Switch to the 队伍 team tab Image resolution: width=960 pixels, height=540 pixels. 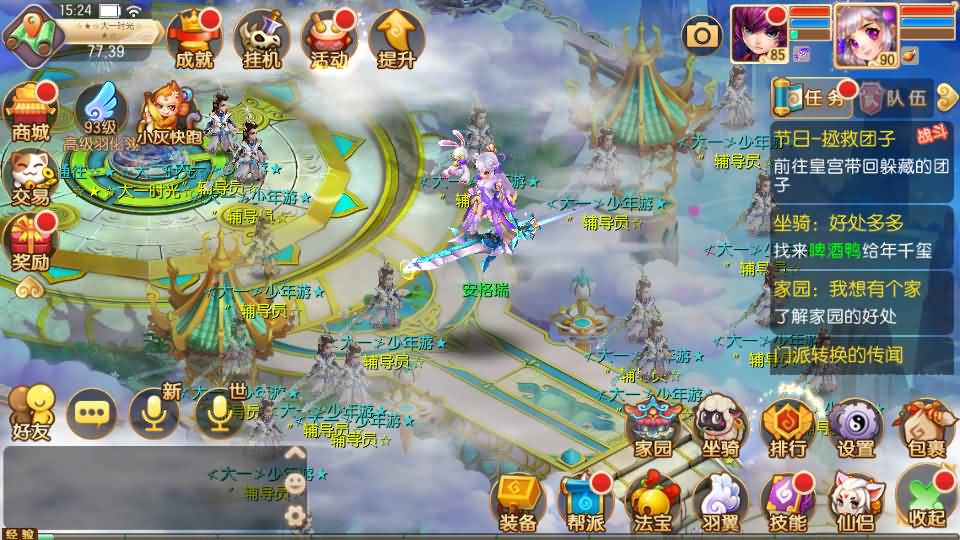tap(896, 98)
